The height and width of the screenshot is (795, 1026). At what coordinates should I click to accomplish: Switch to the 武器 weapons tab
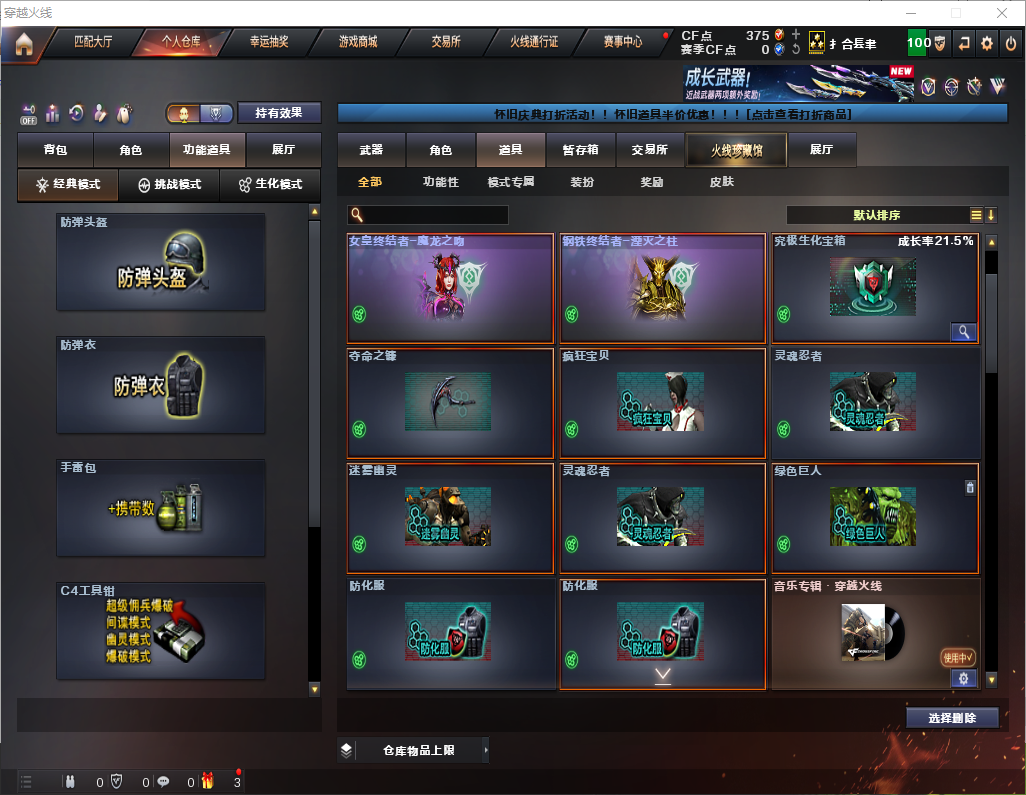coord(371,150)
